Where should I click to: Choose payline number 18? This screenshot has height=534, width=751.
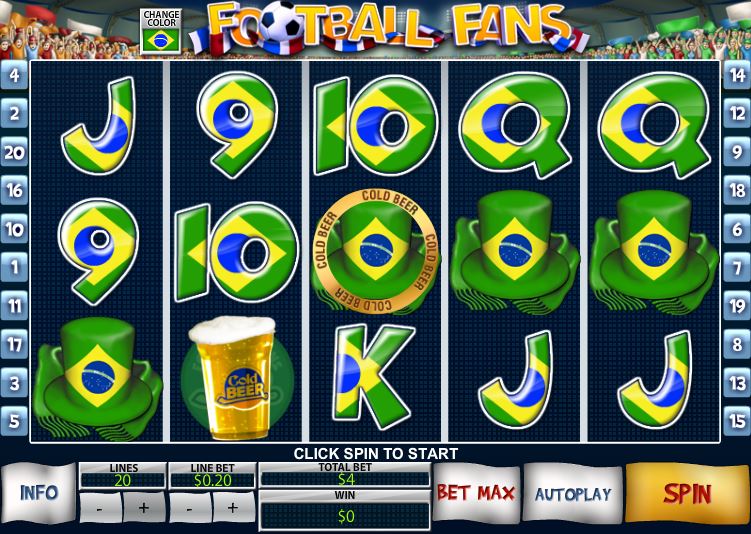pyautogui.click(x=736, y=190)
